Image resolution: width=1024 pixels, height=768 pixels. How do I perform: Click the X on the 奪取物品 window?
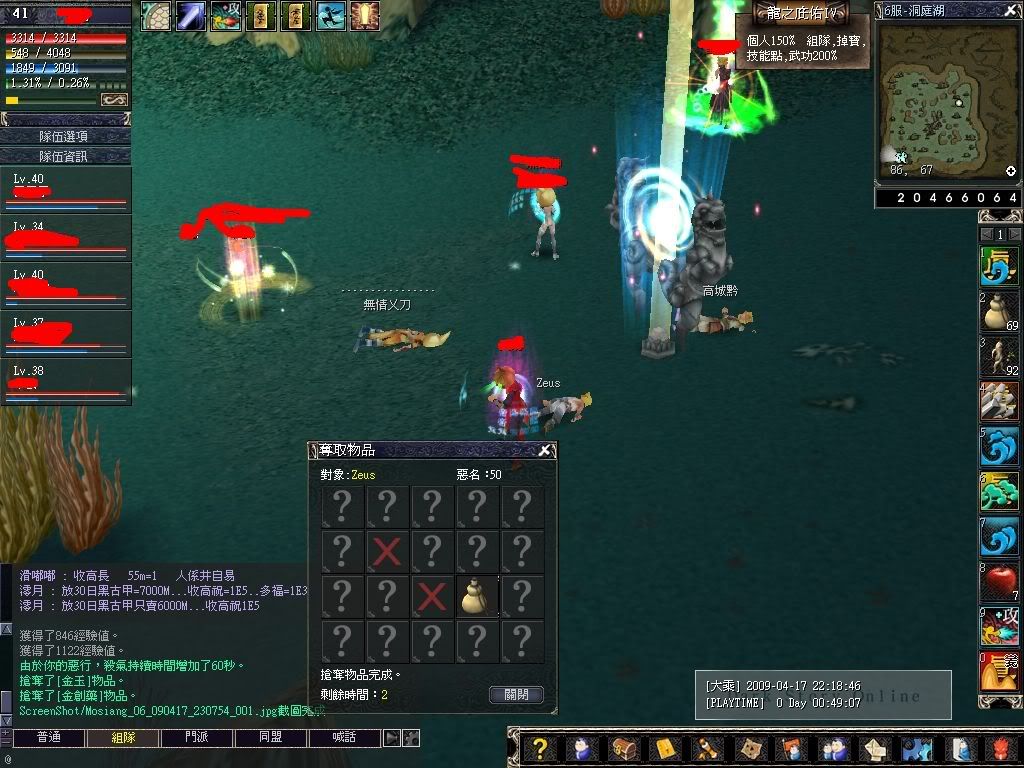[544, 451]
